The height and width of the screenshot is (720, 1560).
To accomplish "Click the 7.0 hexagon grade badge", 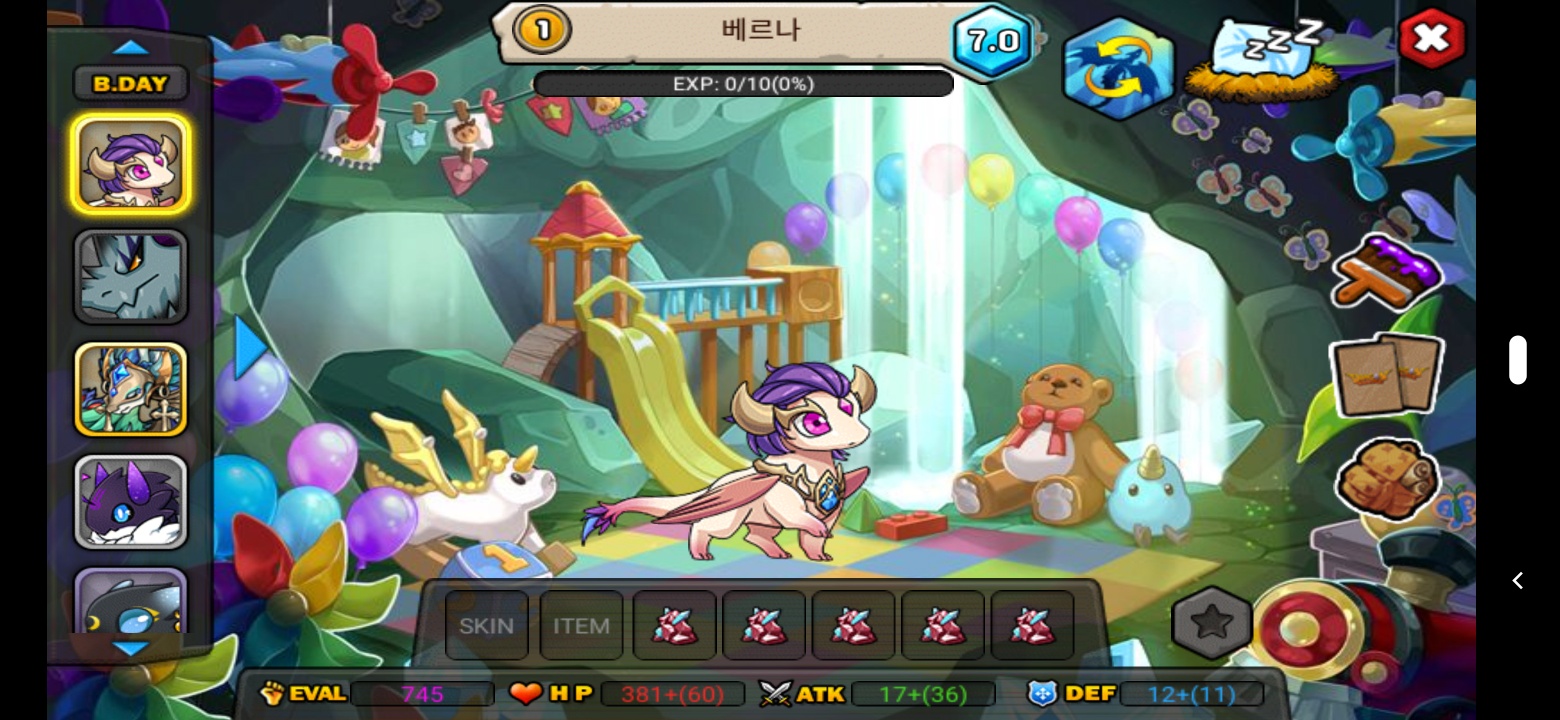I will point(992,41).
